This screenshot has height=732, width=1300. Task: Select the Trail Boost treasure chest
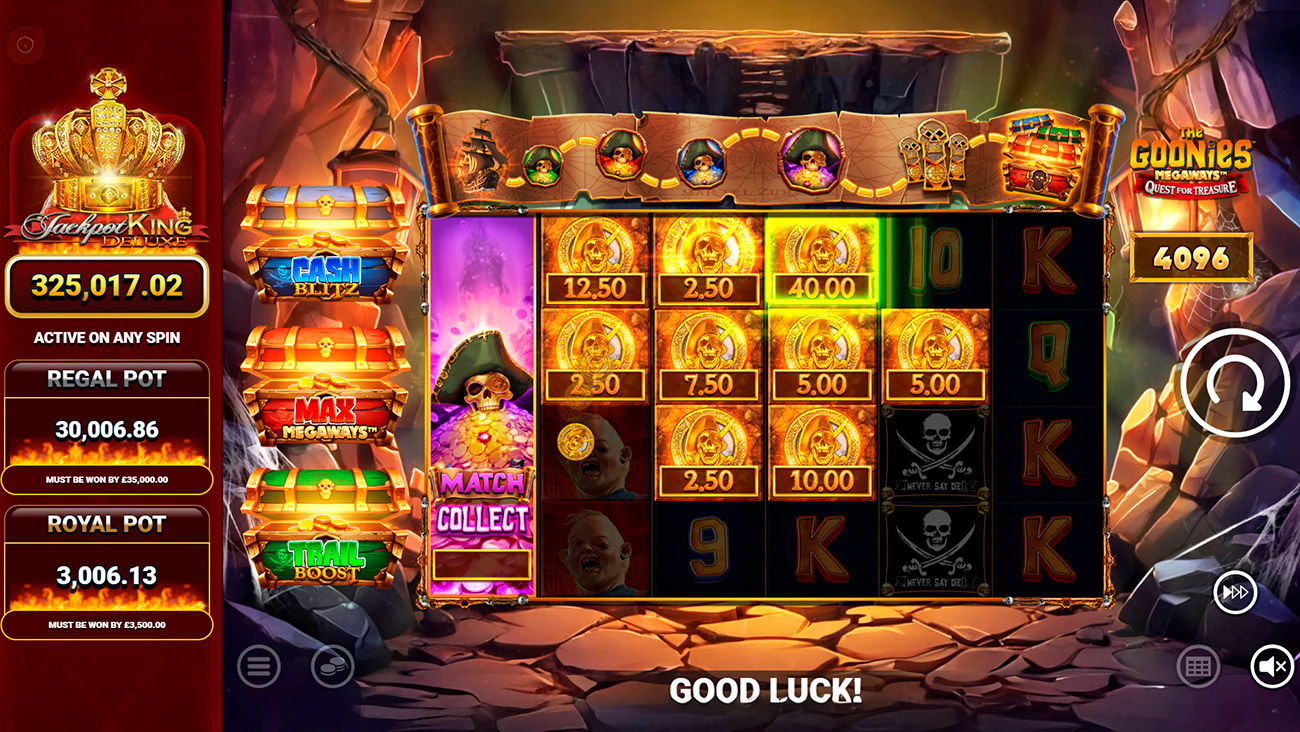point(324,528)
